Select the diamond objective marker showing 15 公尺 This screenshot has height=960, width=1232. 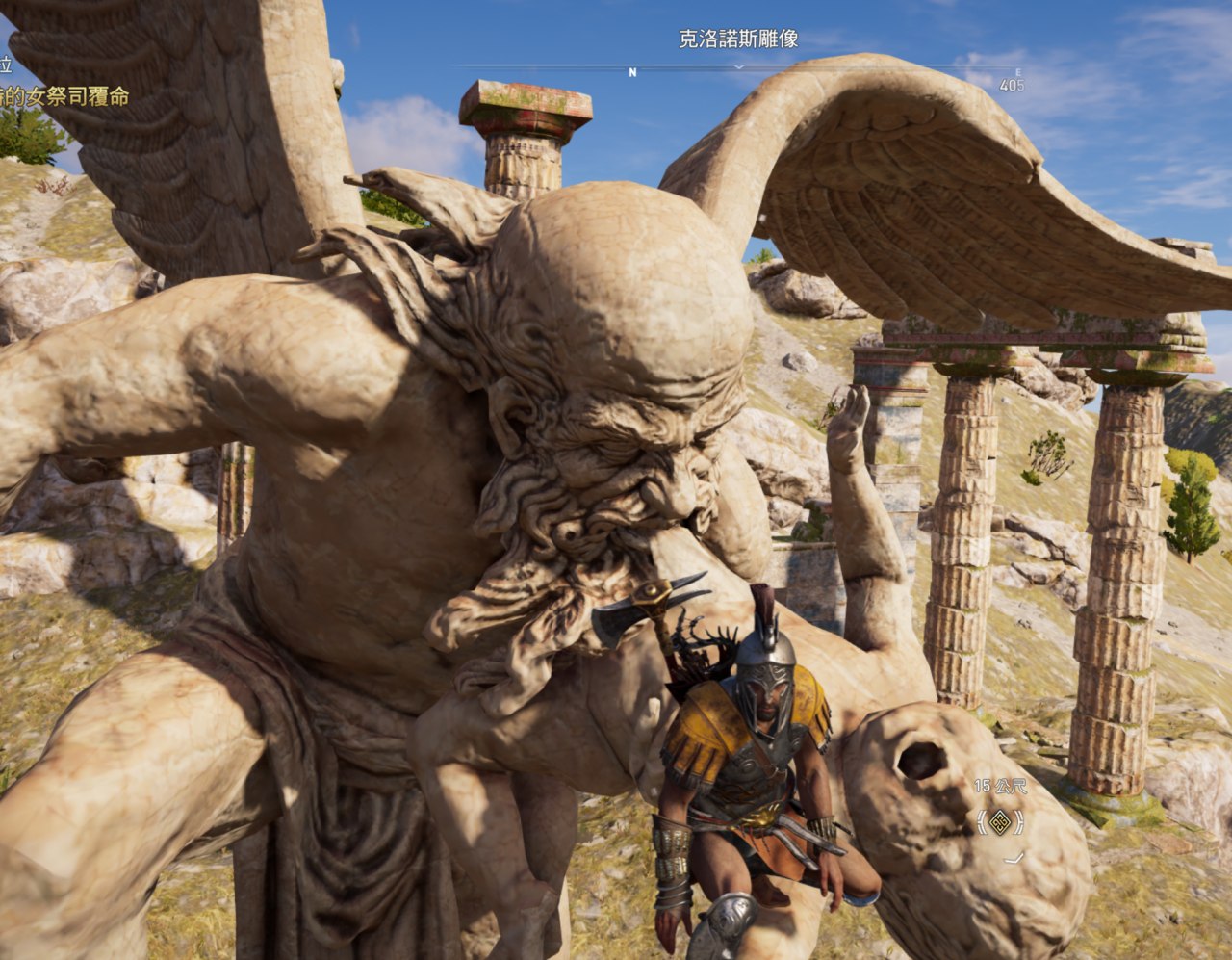1000,821
